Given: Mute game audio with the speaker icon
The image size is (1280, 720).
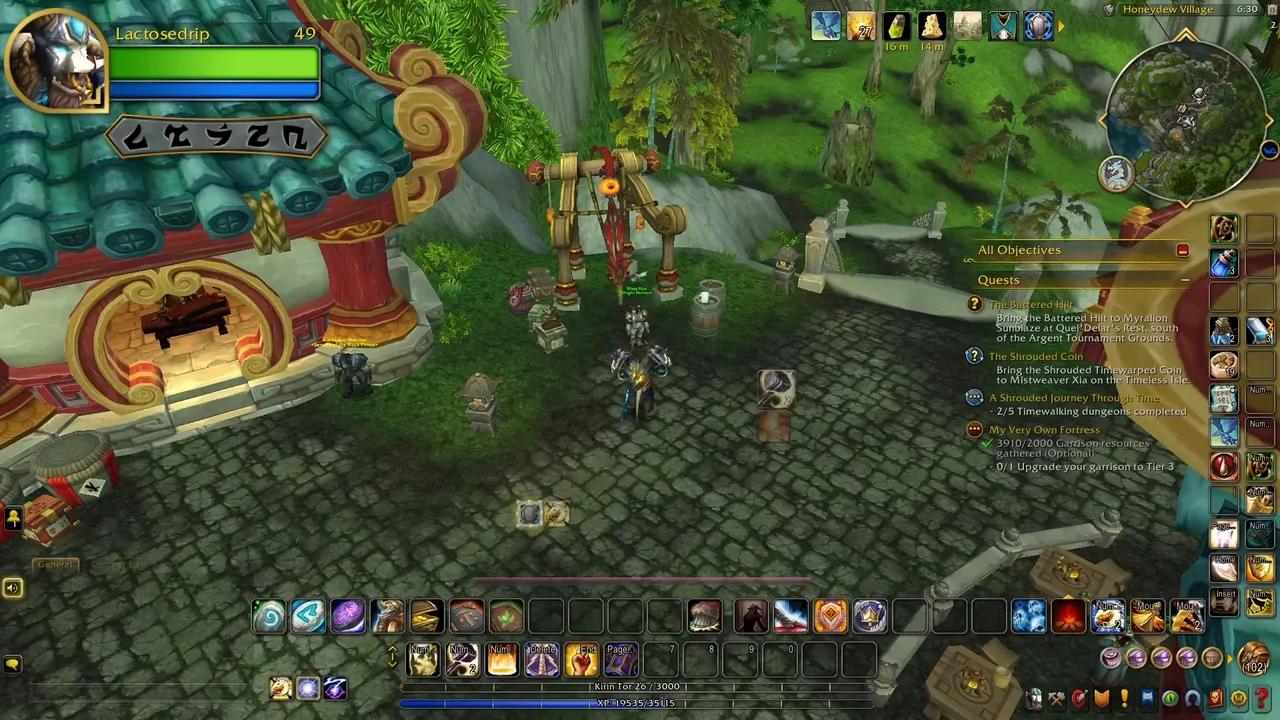Looking at the screenshot, I should (13, 588).
